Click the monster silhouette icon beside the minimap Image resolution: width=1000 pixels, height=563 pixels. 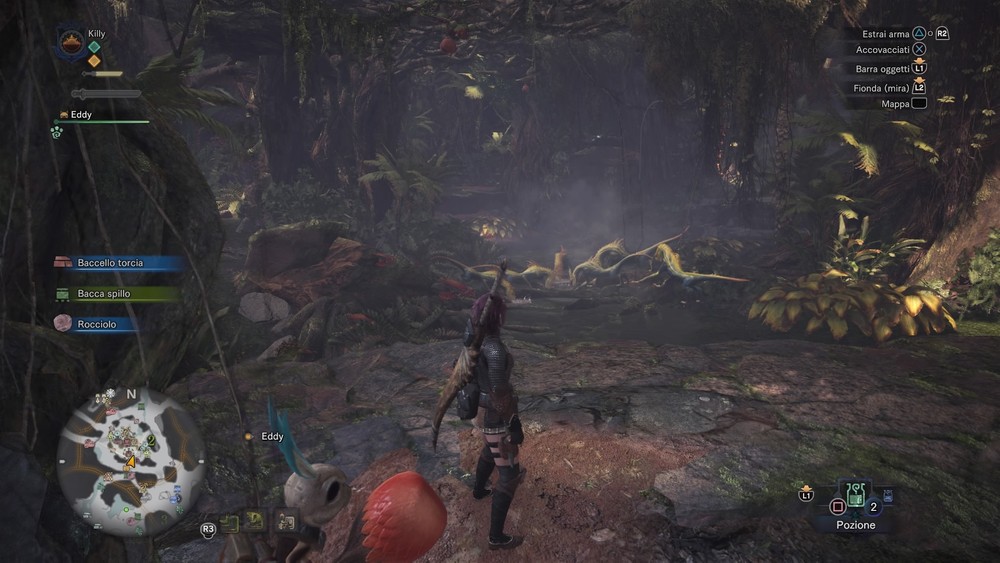[x=256, y=520]
